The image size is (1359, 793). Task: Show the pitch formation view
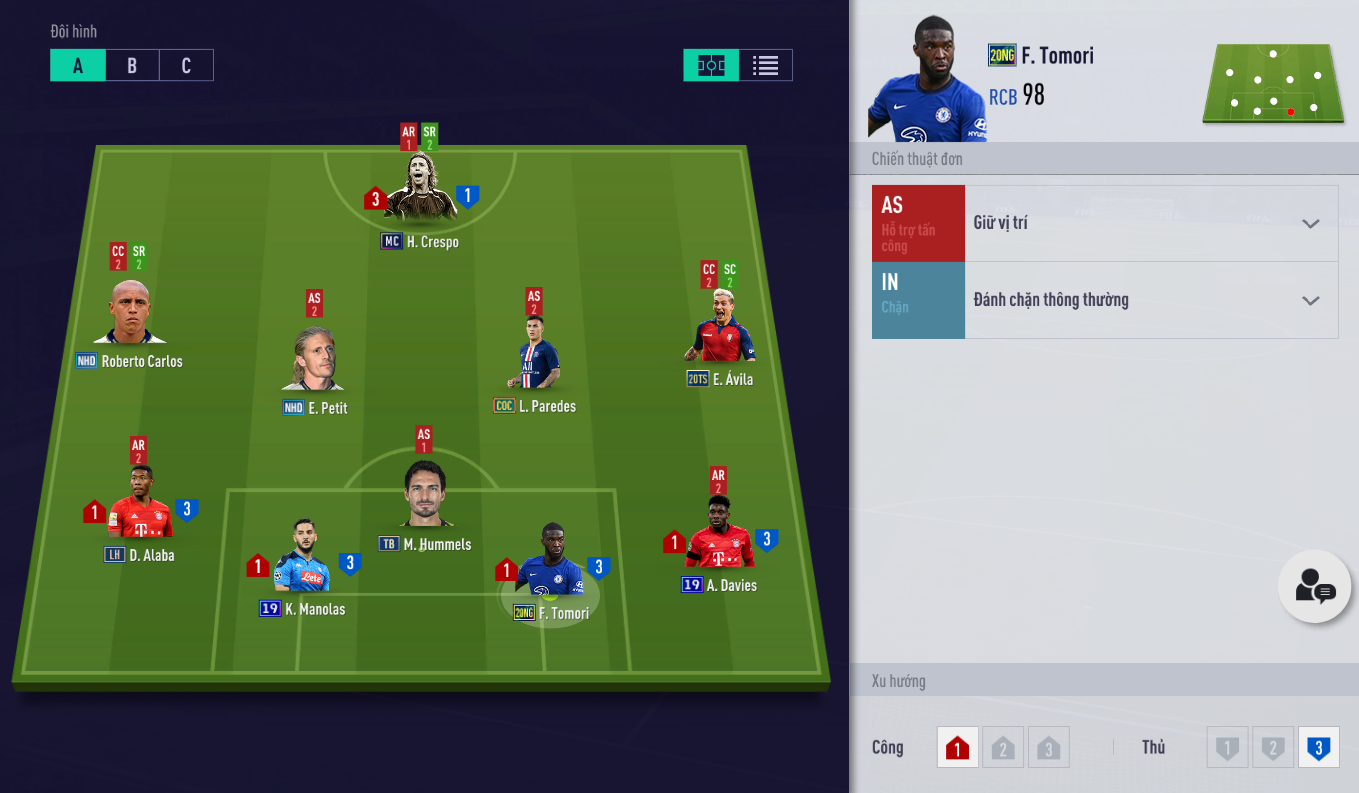click(711, 66)
